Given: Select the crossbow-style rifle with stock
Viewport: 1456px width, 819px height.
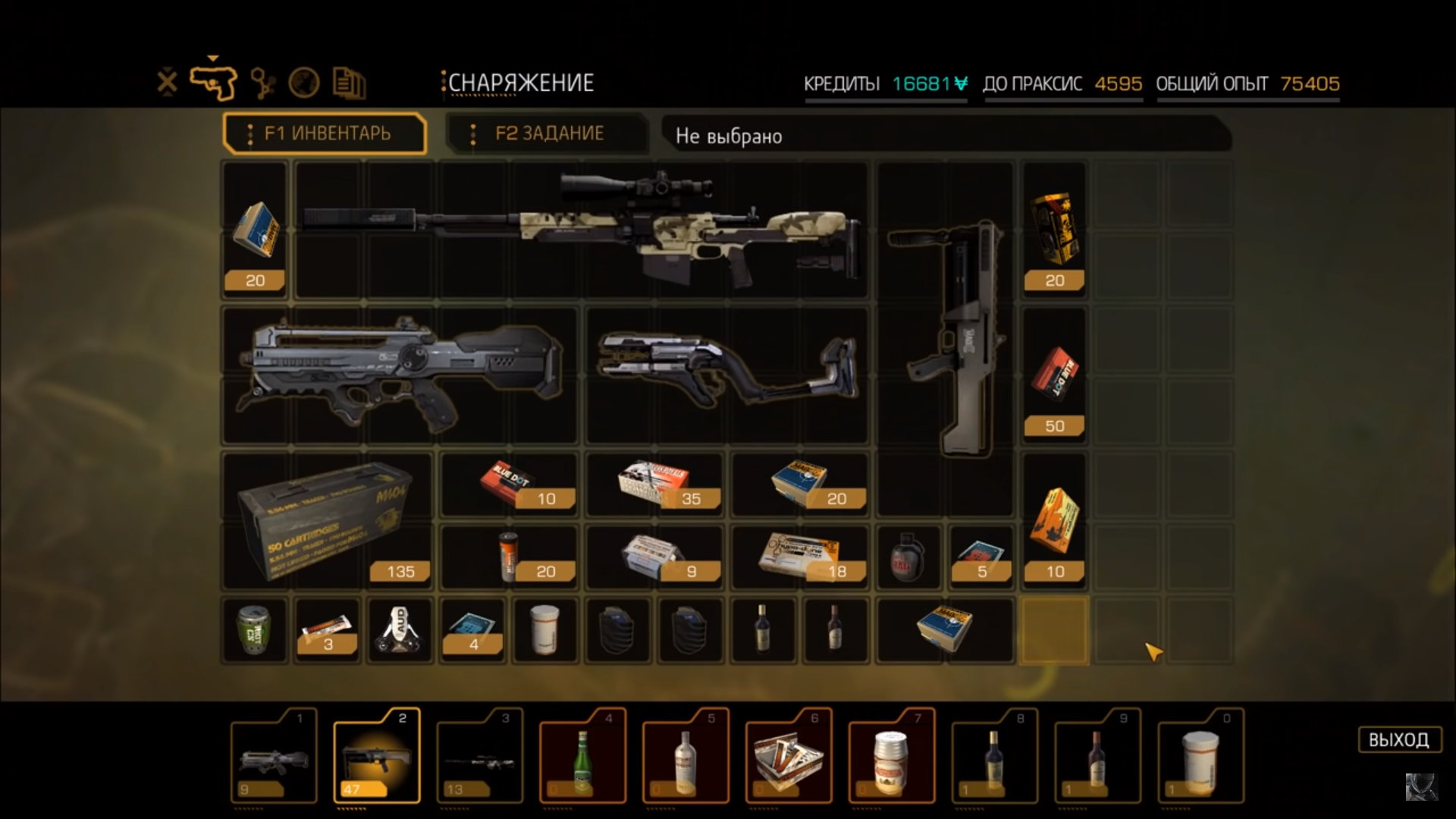Looking at the screenshot, I should [x=727, y=374].
